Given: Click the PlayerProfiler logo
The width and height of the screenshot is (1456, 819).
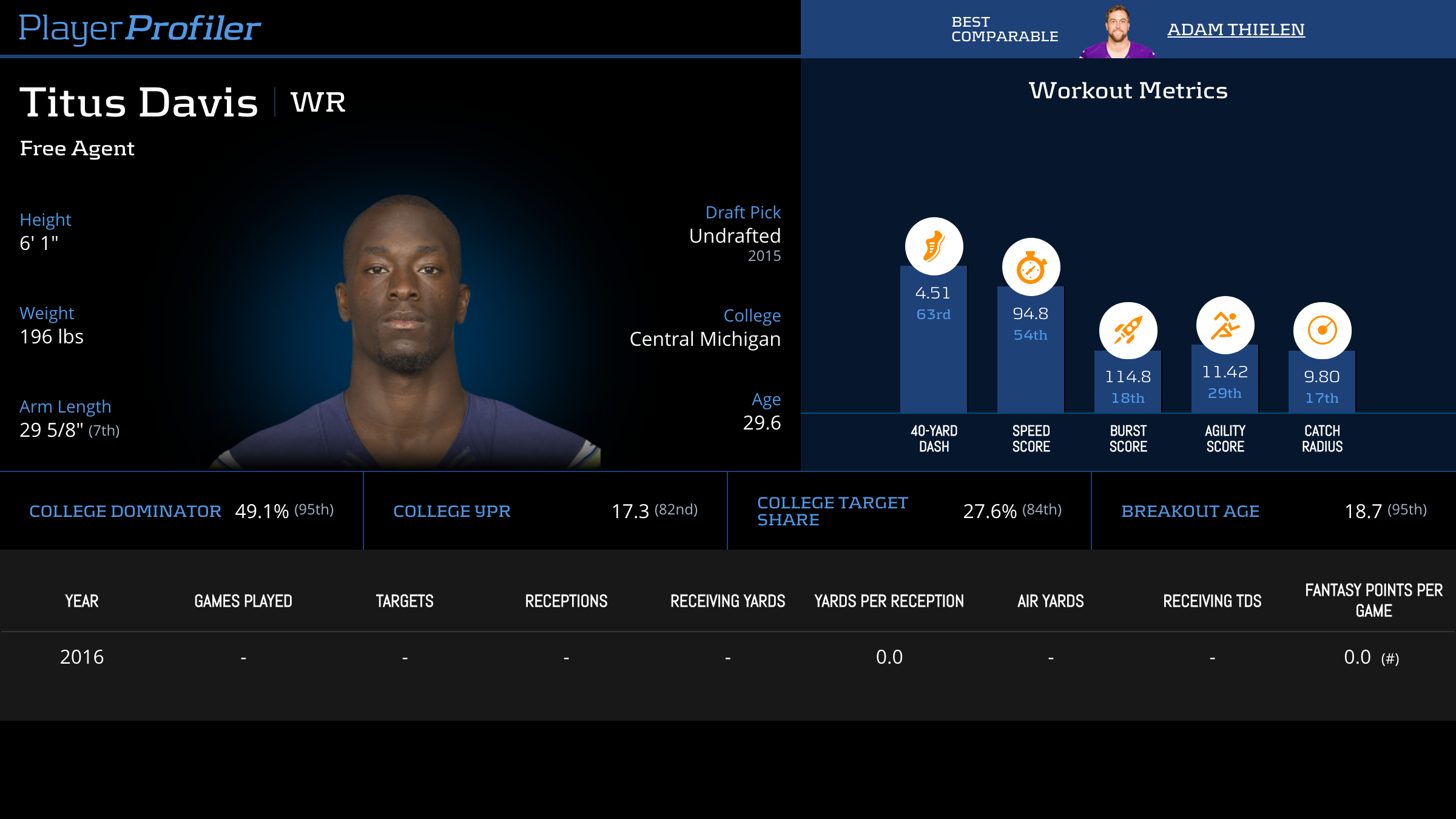Looking at the screenshot, I should tap(140, 29).
